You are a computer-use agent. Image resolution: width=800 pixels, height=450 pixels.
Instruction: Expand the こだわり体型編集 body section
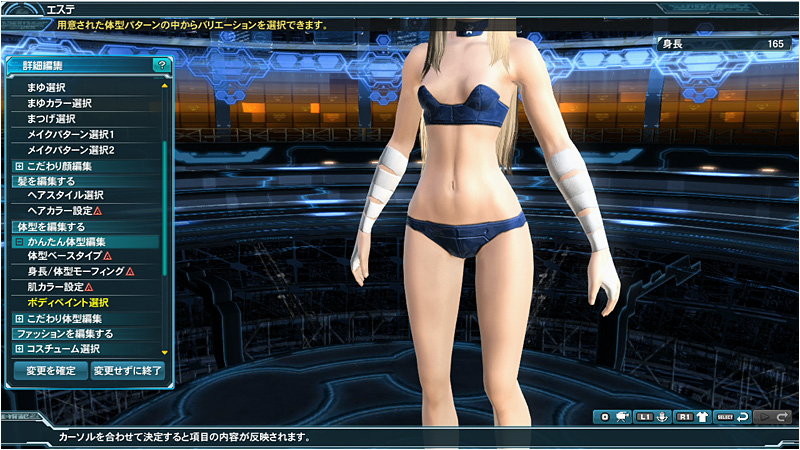point(19,318)
